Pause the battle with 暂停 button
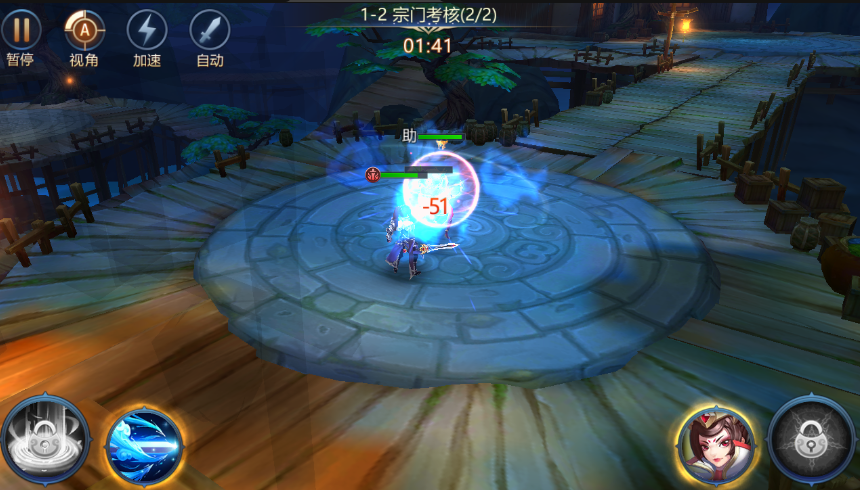The width and height of the screenshot is (860, 490). 21,30
